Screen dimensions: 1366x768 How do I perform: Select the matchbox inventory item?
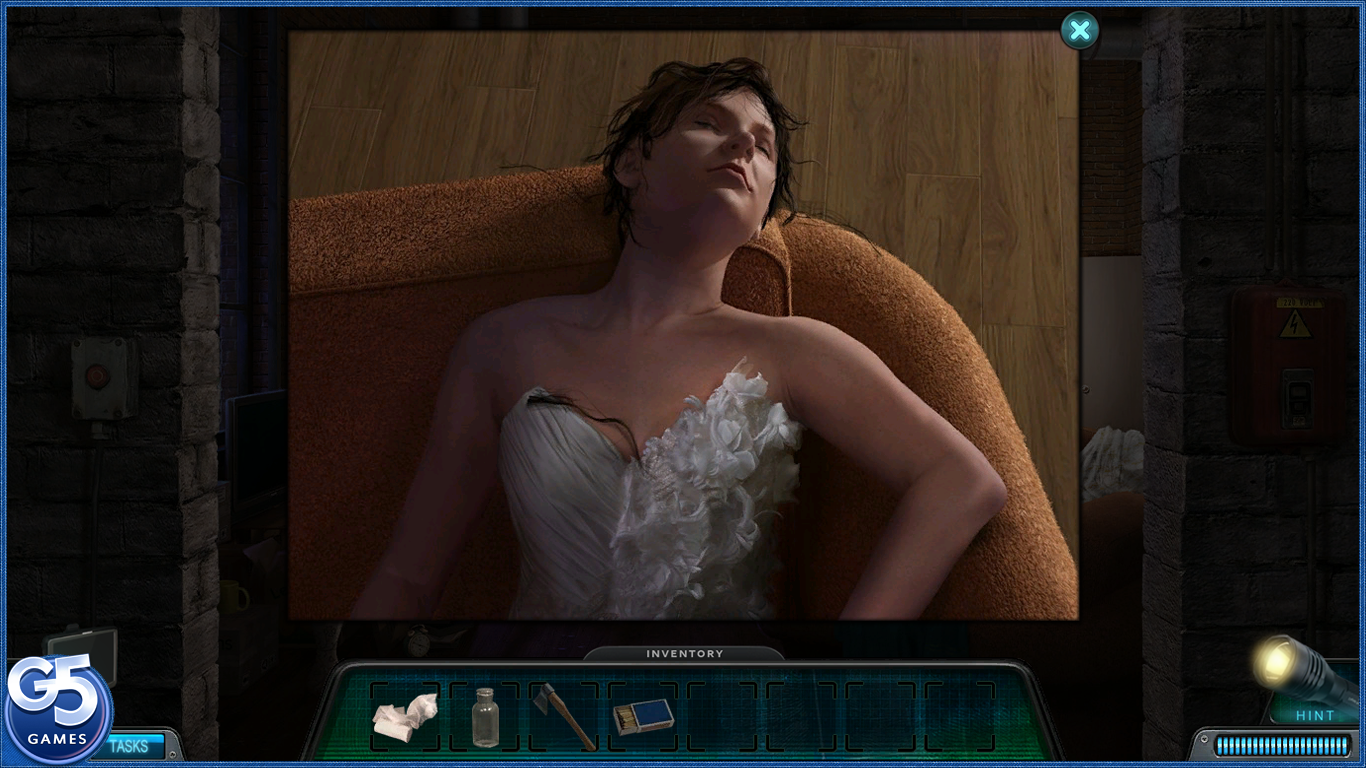point(643,716)
